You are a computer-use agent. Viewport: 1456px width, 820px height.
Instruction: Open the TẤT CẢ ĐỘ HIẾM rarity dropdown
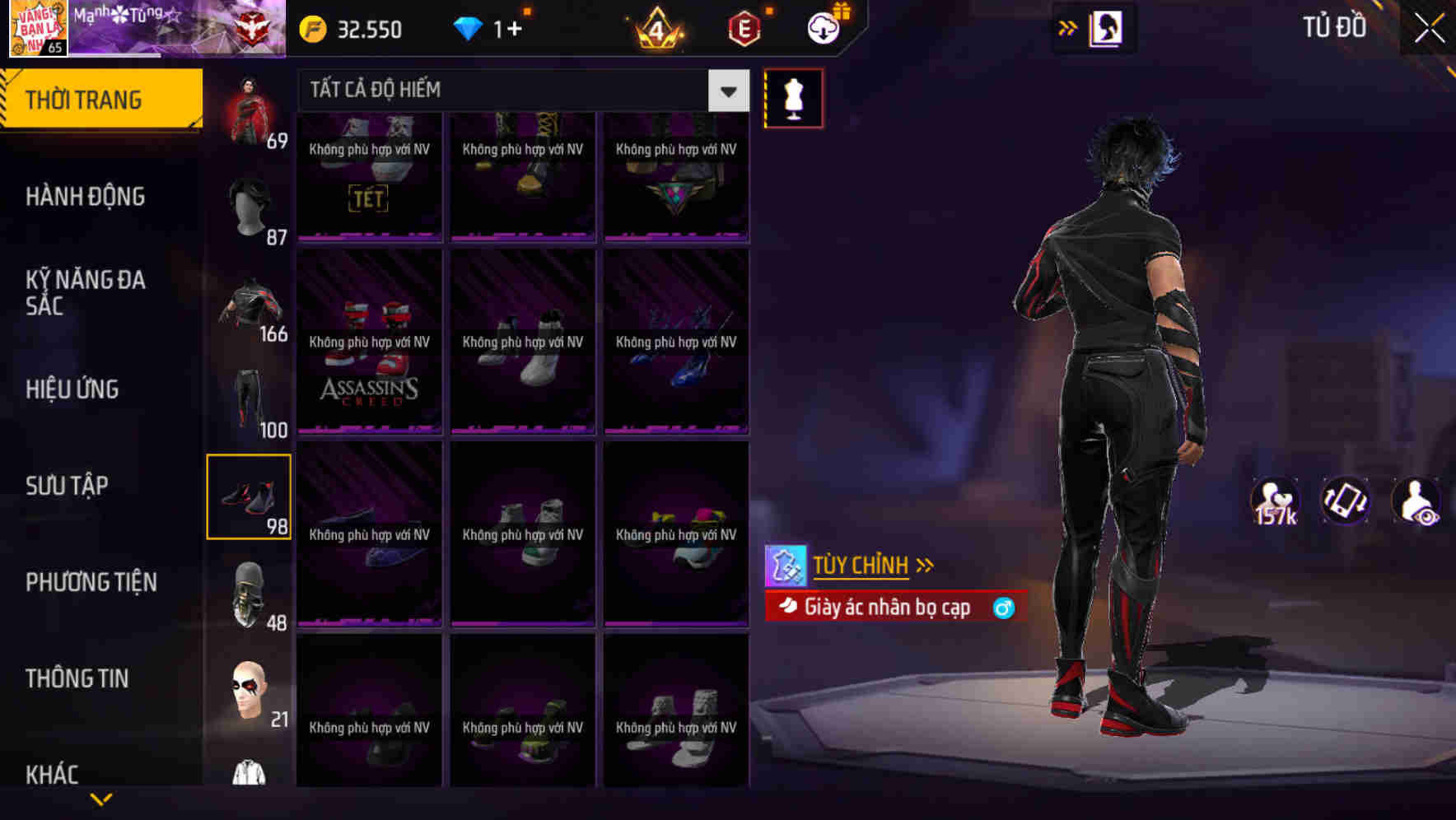tap(511, 90)
